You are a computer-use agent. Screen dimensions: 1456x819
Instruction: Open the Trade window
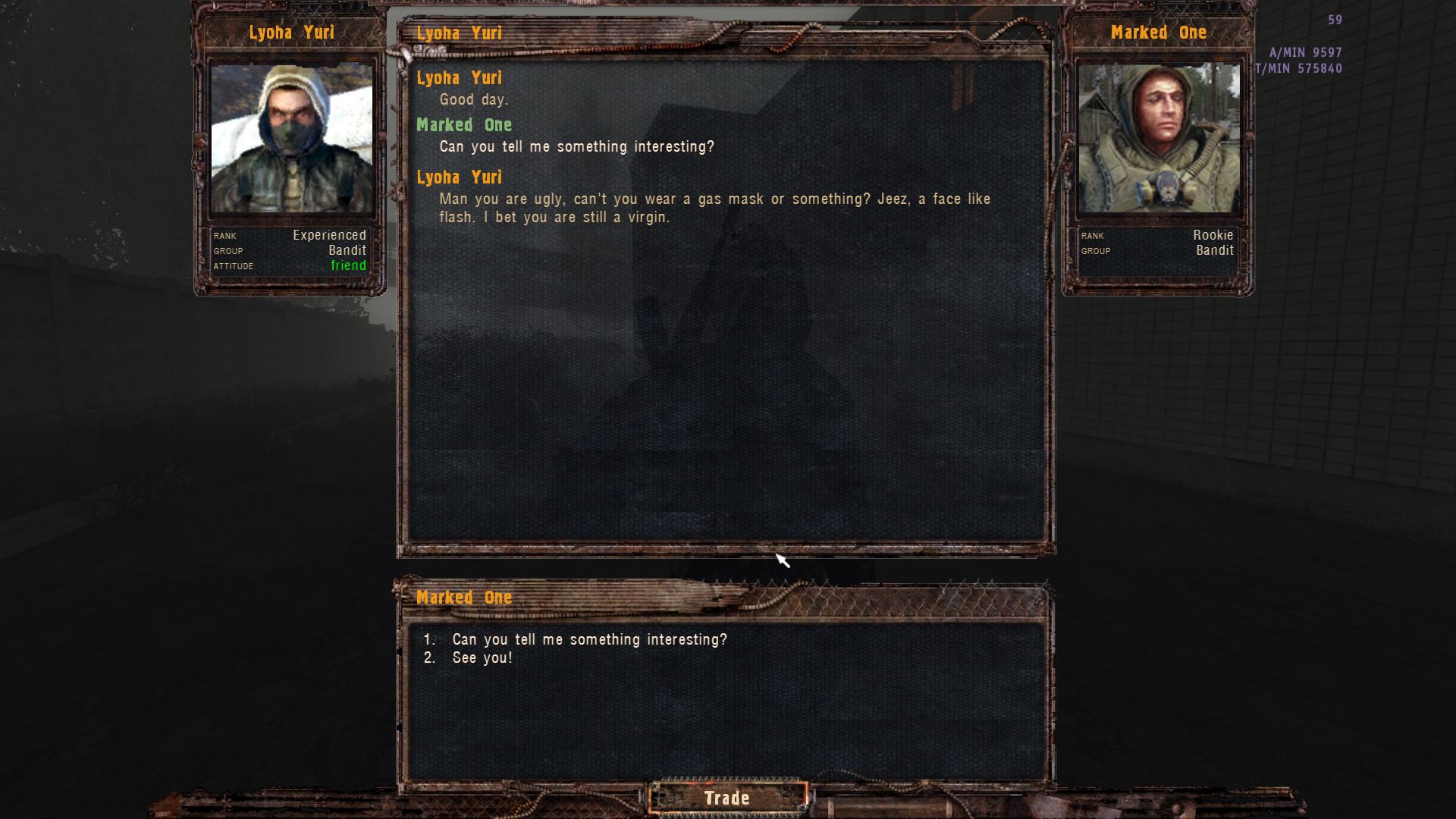tap(726, 798)
